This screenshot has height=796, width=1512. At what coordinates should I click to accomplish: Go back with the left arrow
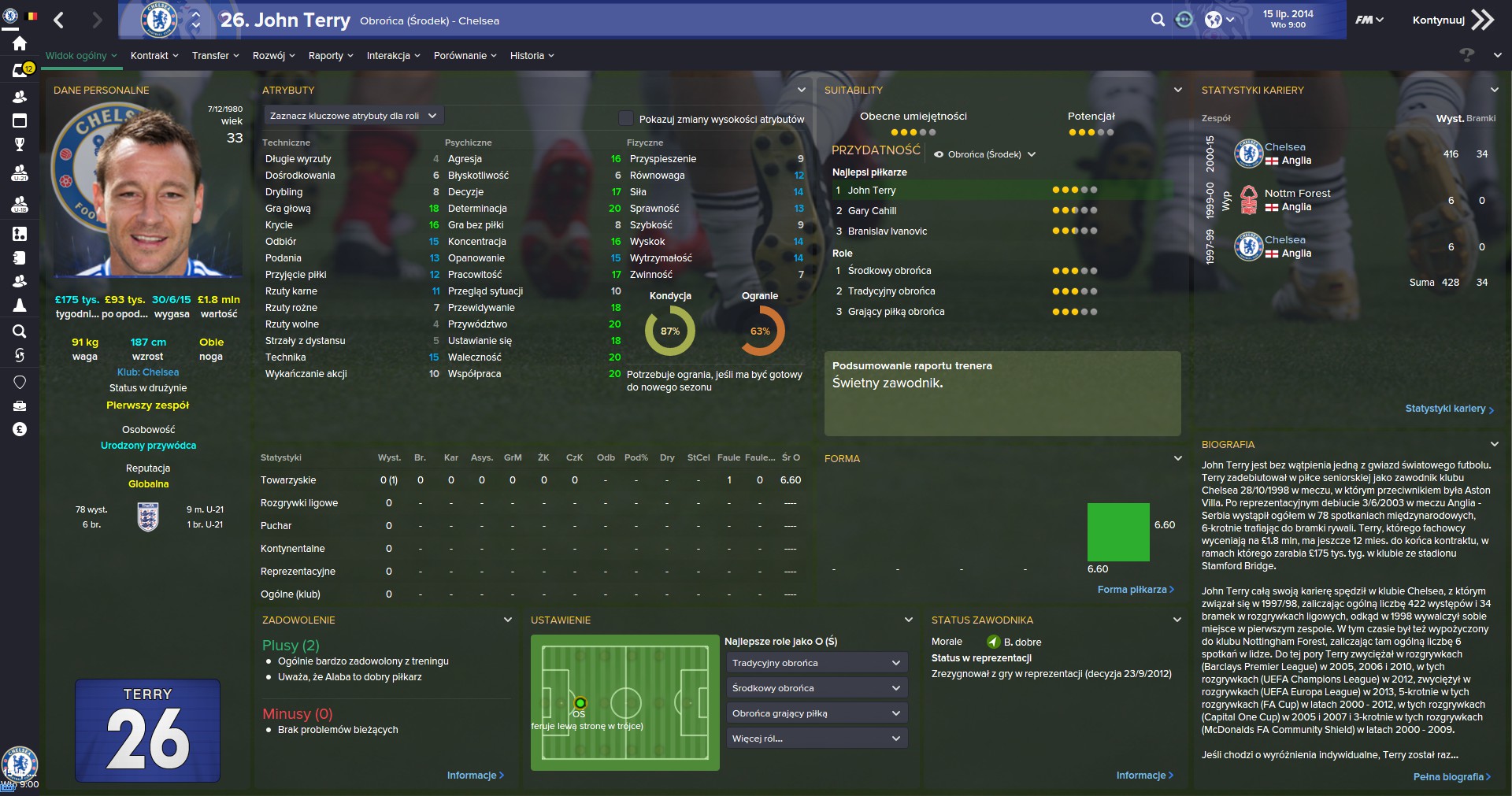click(59, 20)
